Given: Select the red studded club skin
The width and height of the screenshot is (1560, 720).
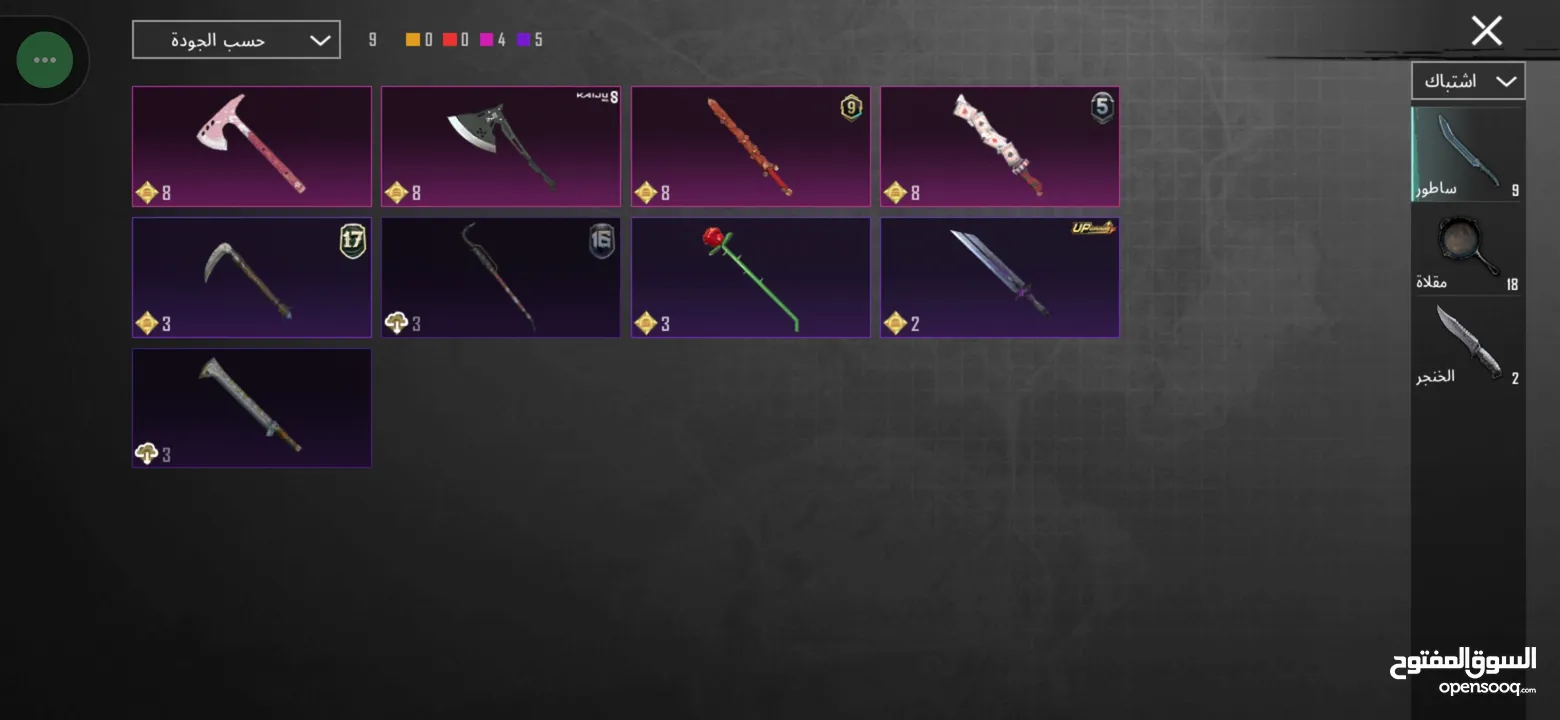Looking at the screenshot, I should click(x=750, y=146).
